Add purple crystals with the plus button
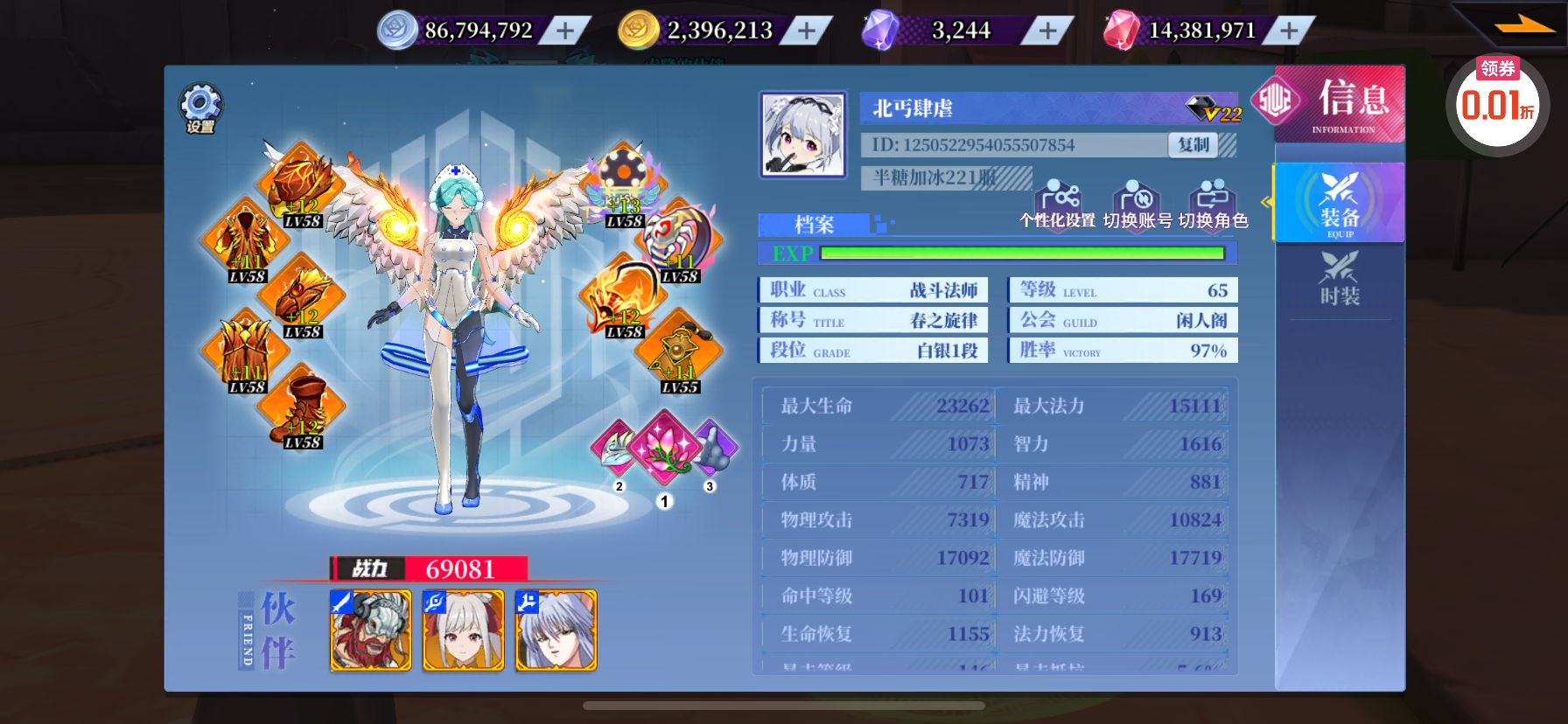This screenshot has width=1568, height=724. tap(1047, 31)
